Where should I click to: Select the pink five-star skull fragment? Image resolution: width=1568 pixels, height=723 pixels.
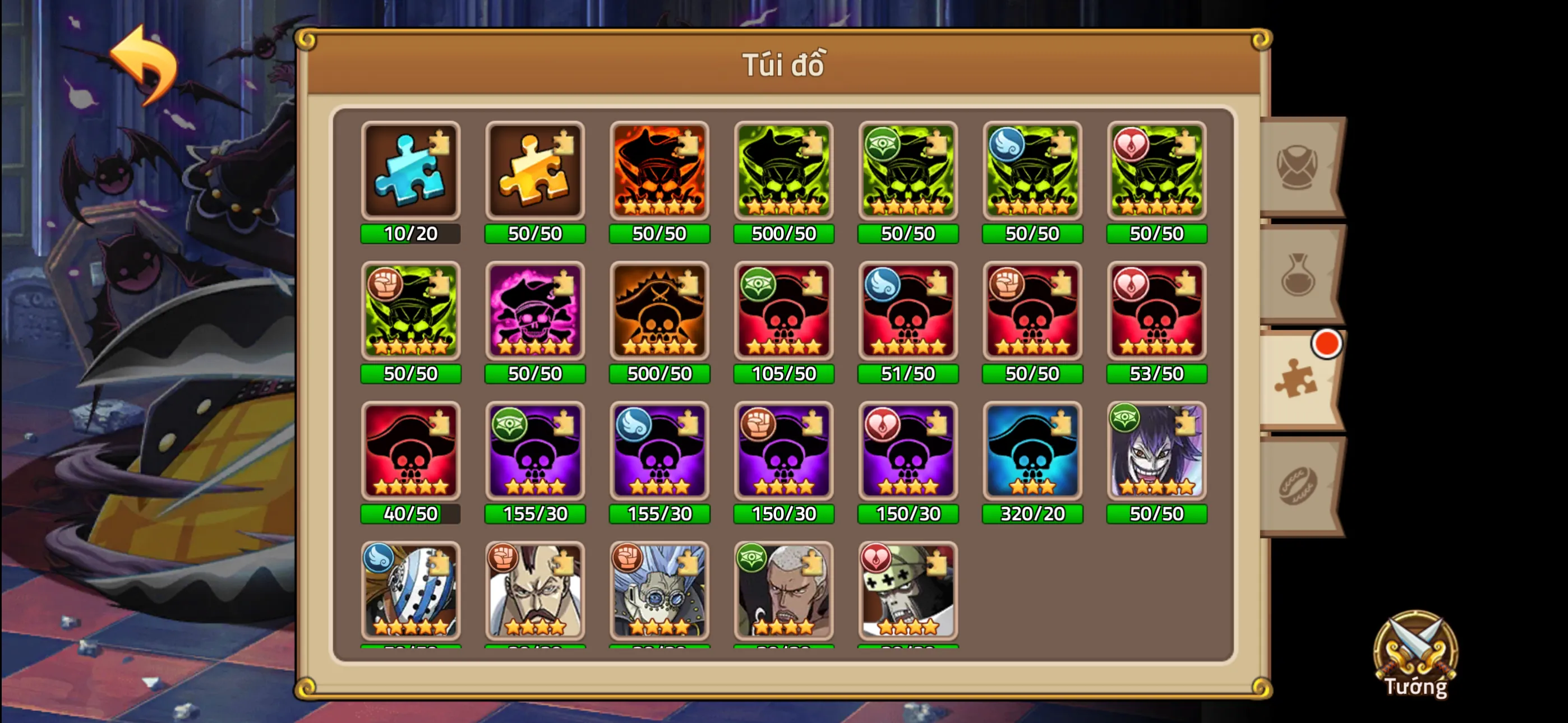pos(536,312)
